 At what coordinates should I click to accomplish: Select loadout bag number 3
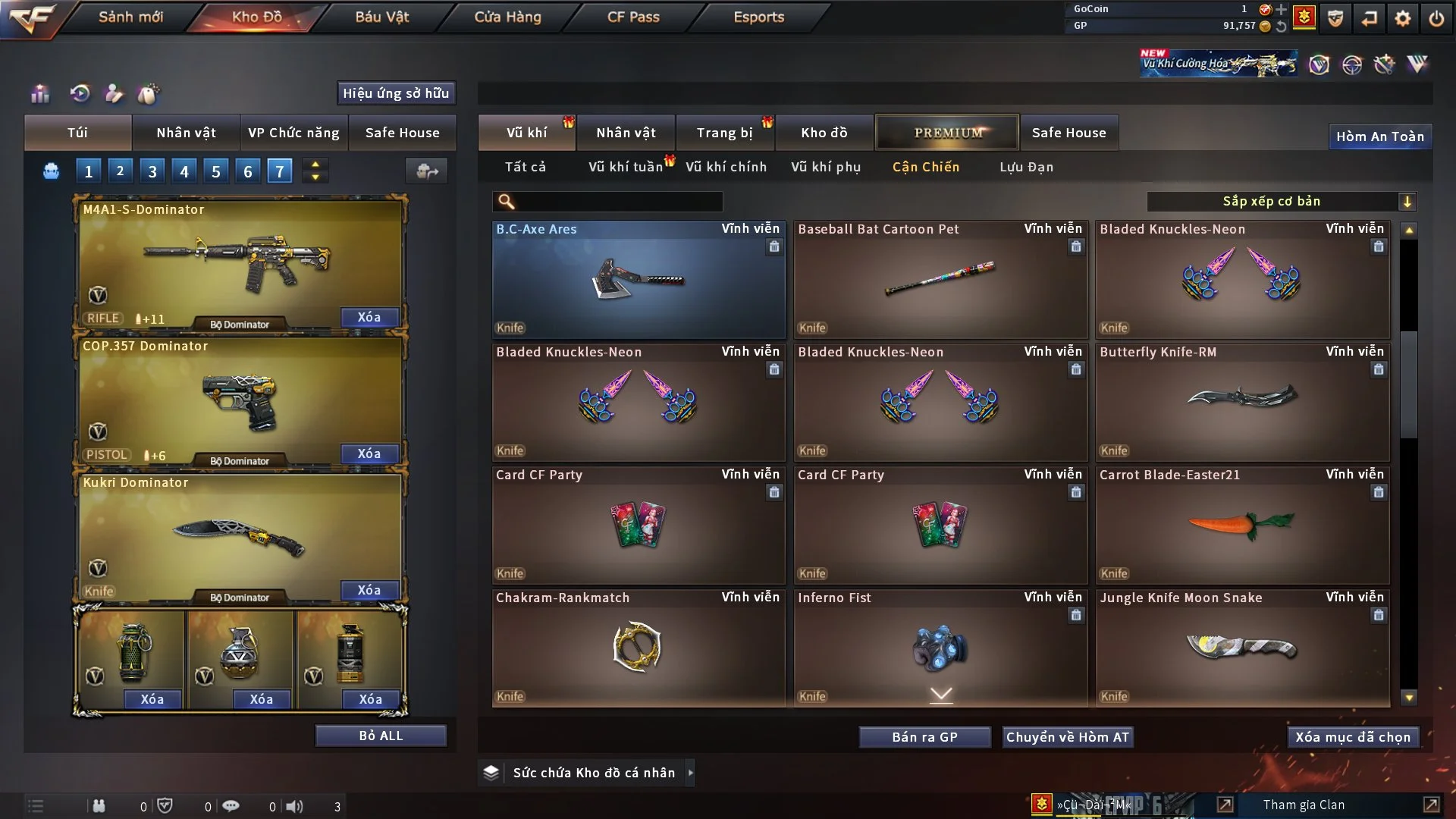(x=152, y=171)
